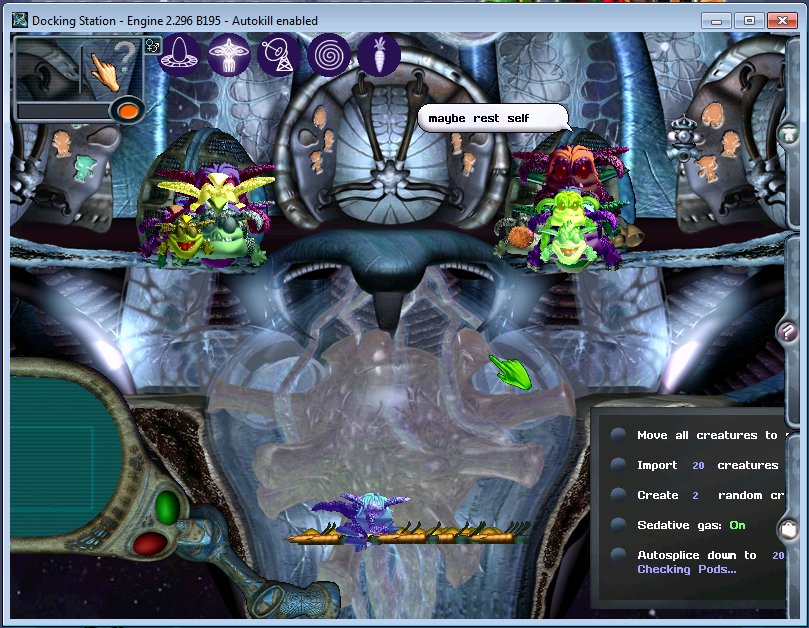Viewport: 809px width, 628px height.
Task: Click the Autosplice down to button
Action: [619, 555]
